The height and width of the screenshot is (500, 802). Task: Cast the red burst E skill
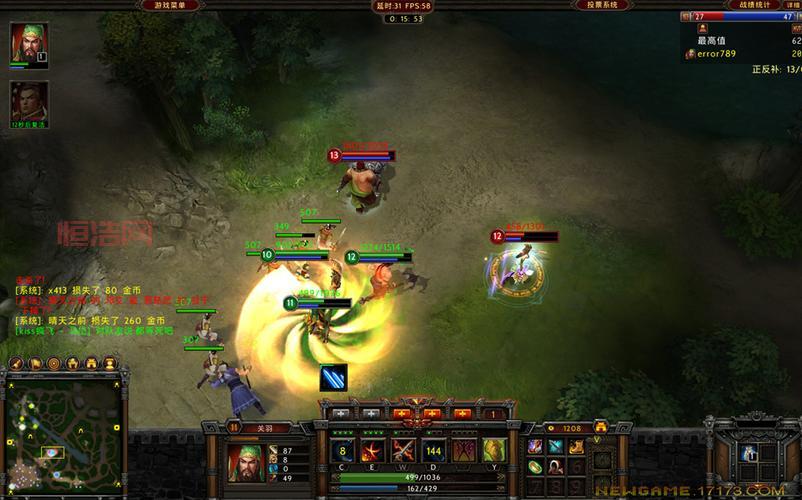pyautogui.click(x=373, y=450)
